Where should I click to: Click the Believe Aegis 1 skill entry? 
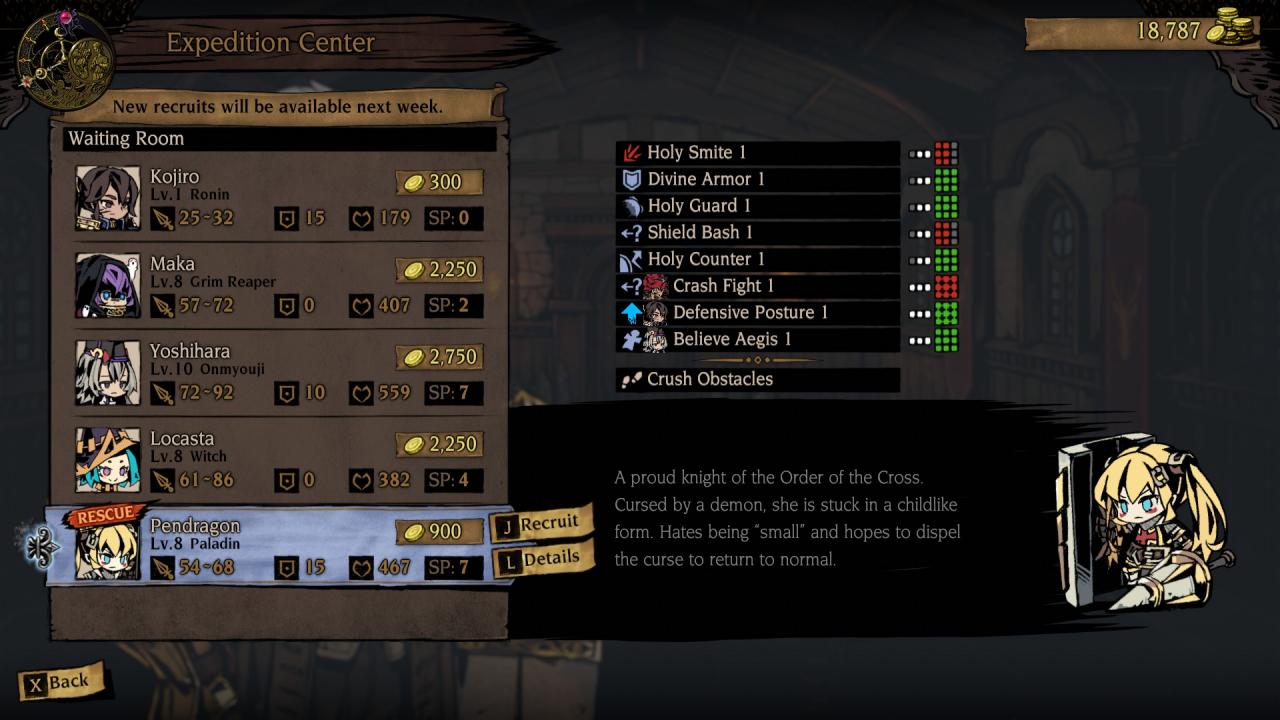pyautogui.click(x=757, y=340)
